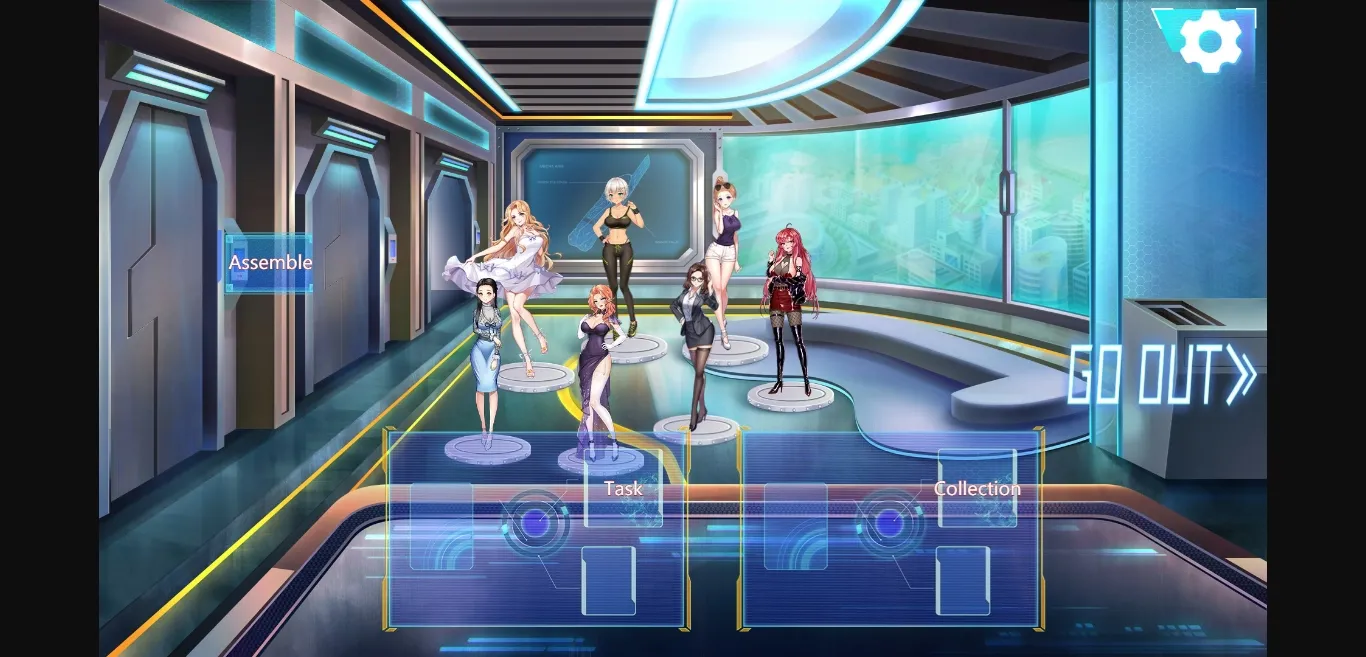Open the settings gear icon
This screenshot has width=1366, height=657.
[1210, 40]
